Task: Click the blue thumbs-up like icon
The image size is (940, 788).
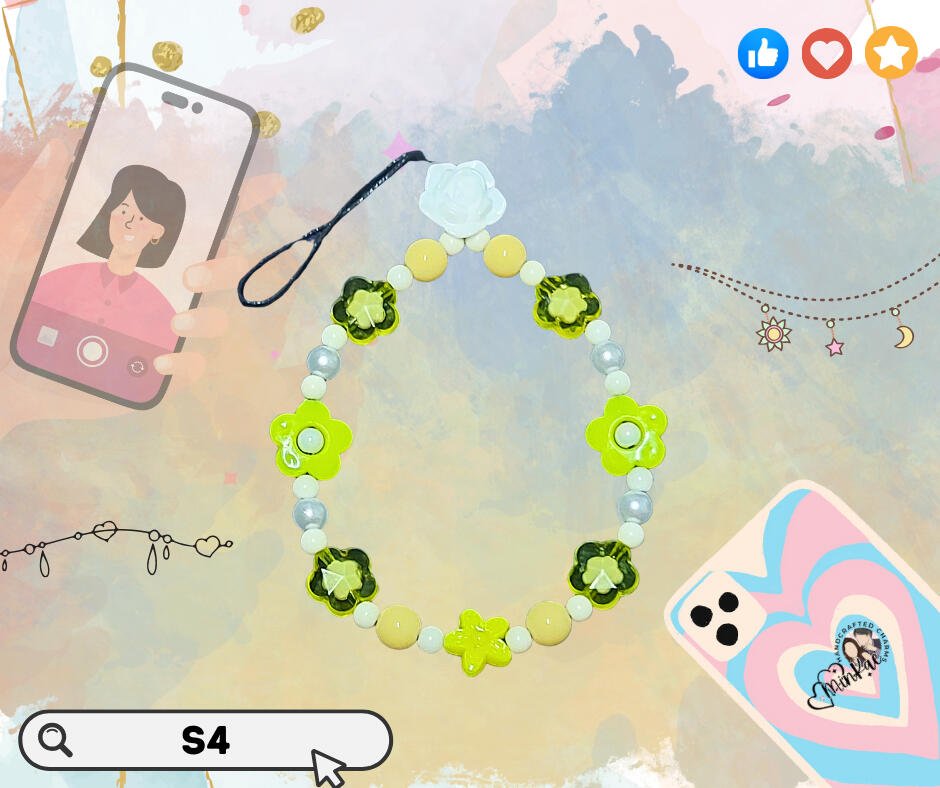Action: pyautogui.click(x=763, y=53)
